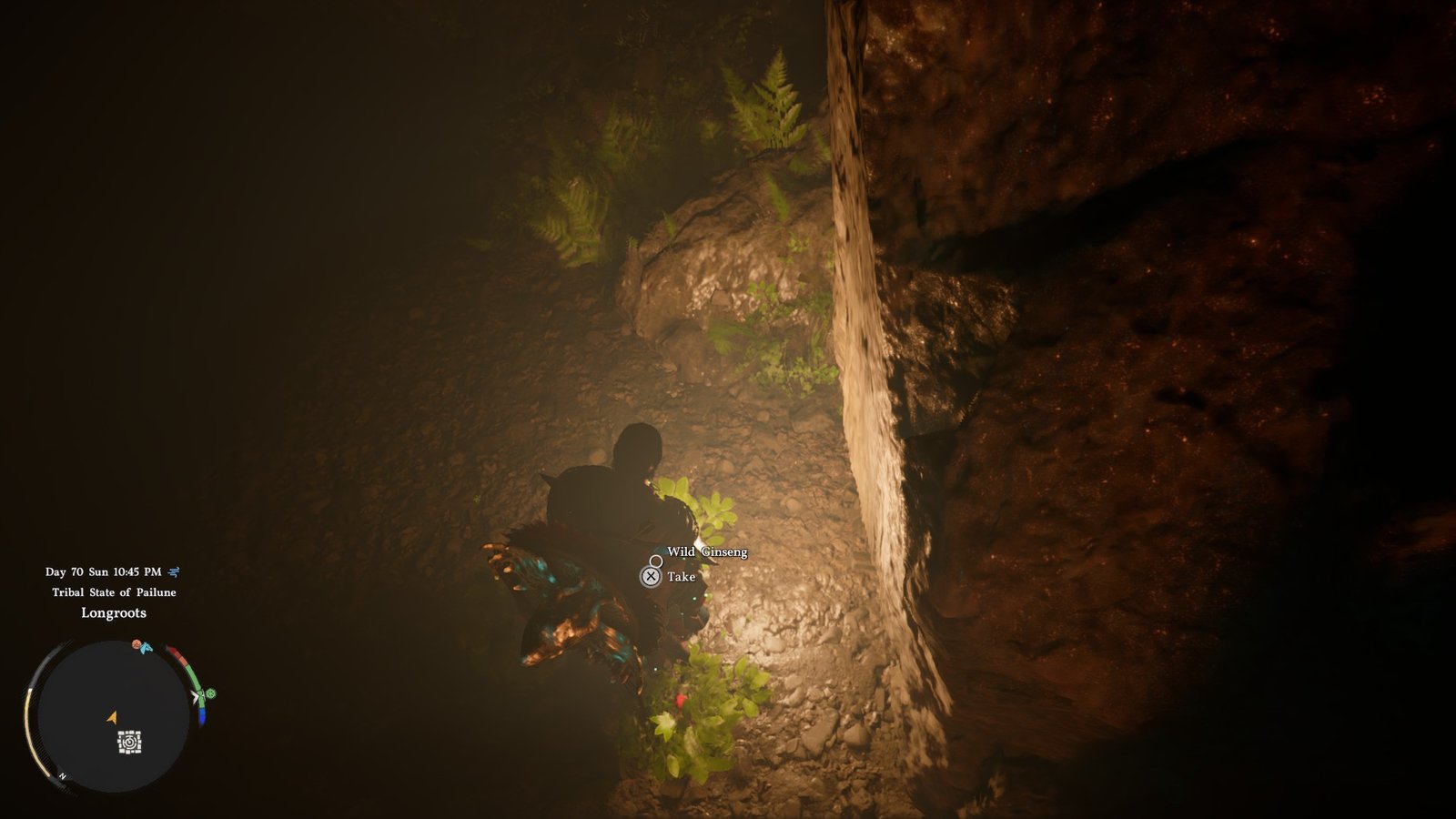The height and width of the screenshot is (819, 1456).
Task: Click the square ruins marker on minimap
Action: click(x=130, y=743)
